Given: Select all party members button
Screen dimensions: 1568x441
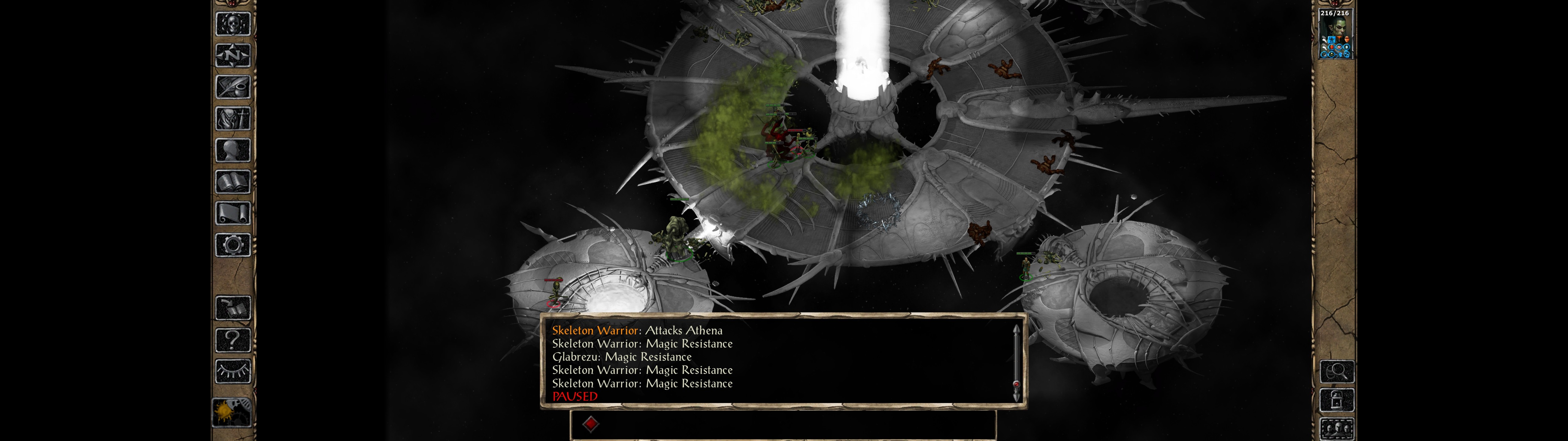Looking at the screenshot, I should [1337, 429].
